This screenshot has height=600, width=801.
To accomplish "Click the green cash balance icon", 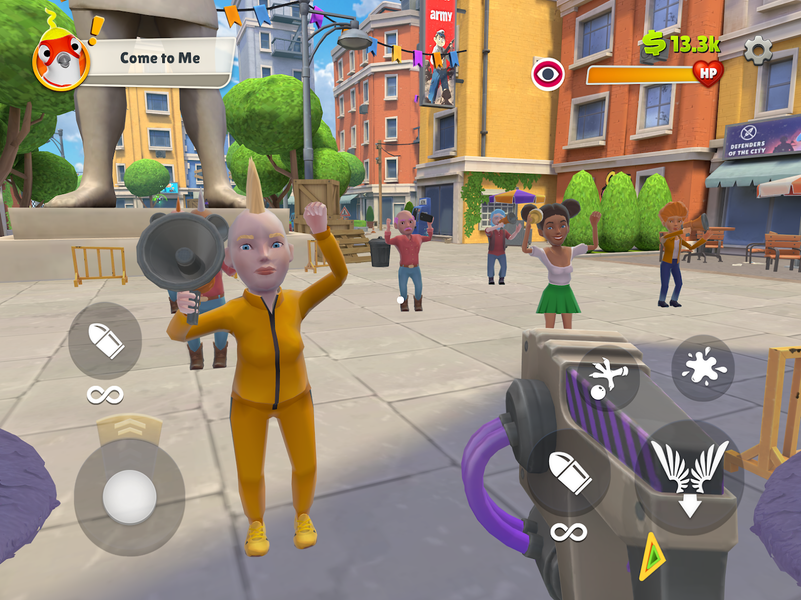I will pos(653,42).
